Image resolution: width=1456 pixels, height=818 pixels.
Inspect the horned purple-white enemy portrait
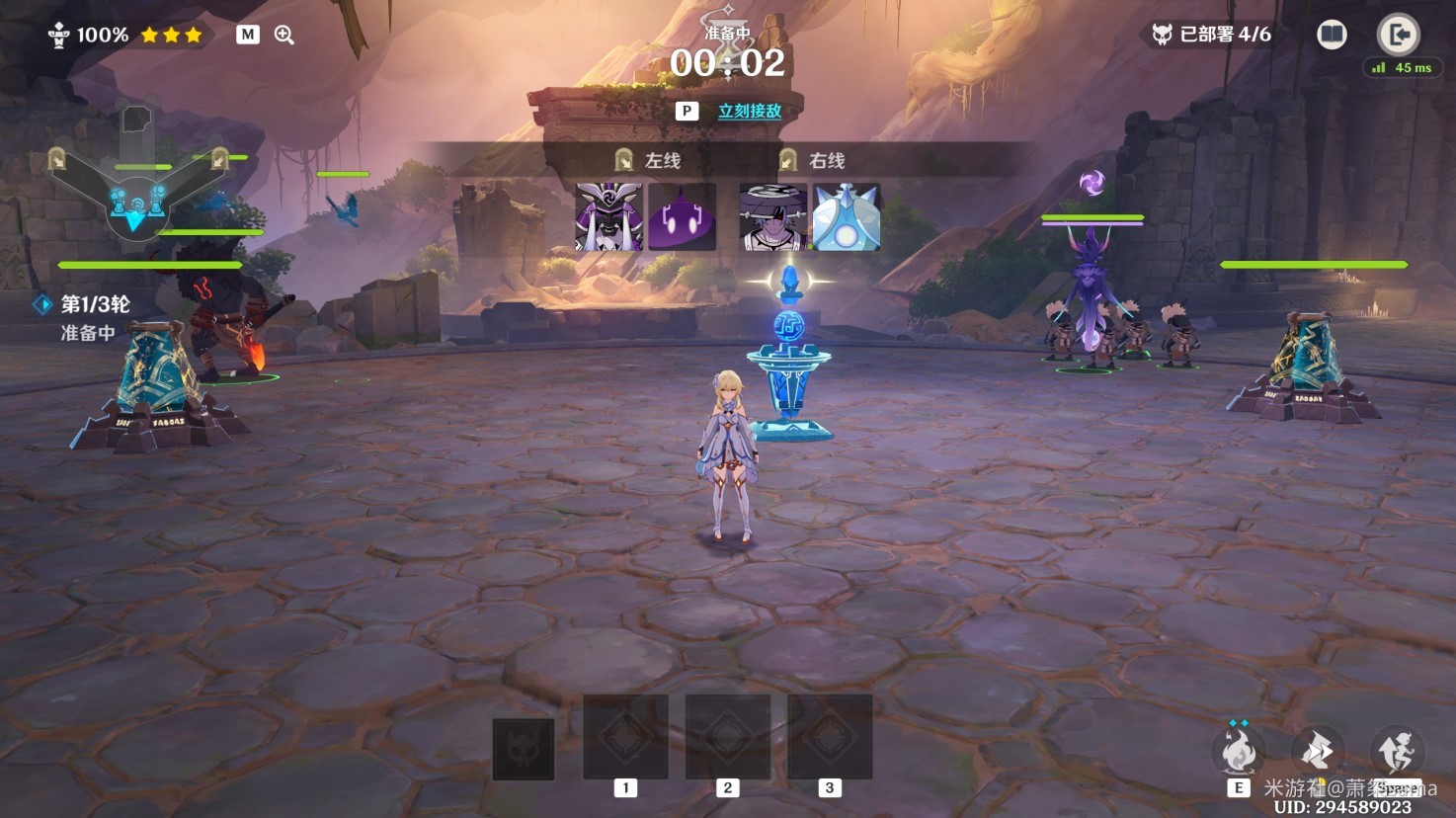click(608, 216)
